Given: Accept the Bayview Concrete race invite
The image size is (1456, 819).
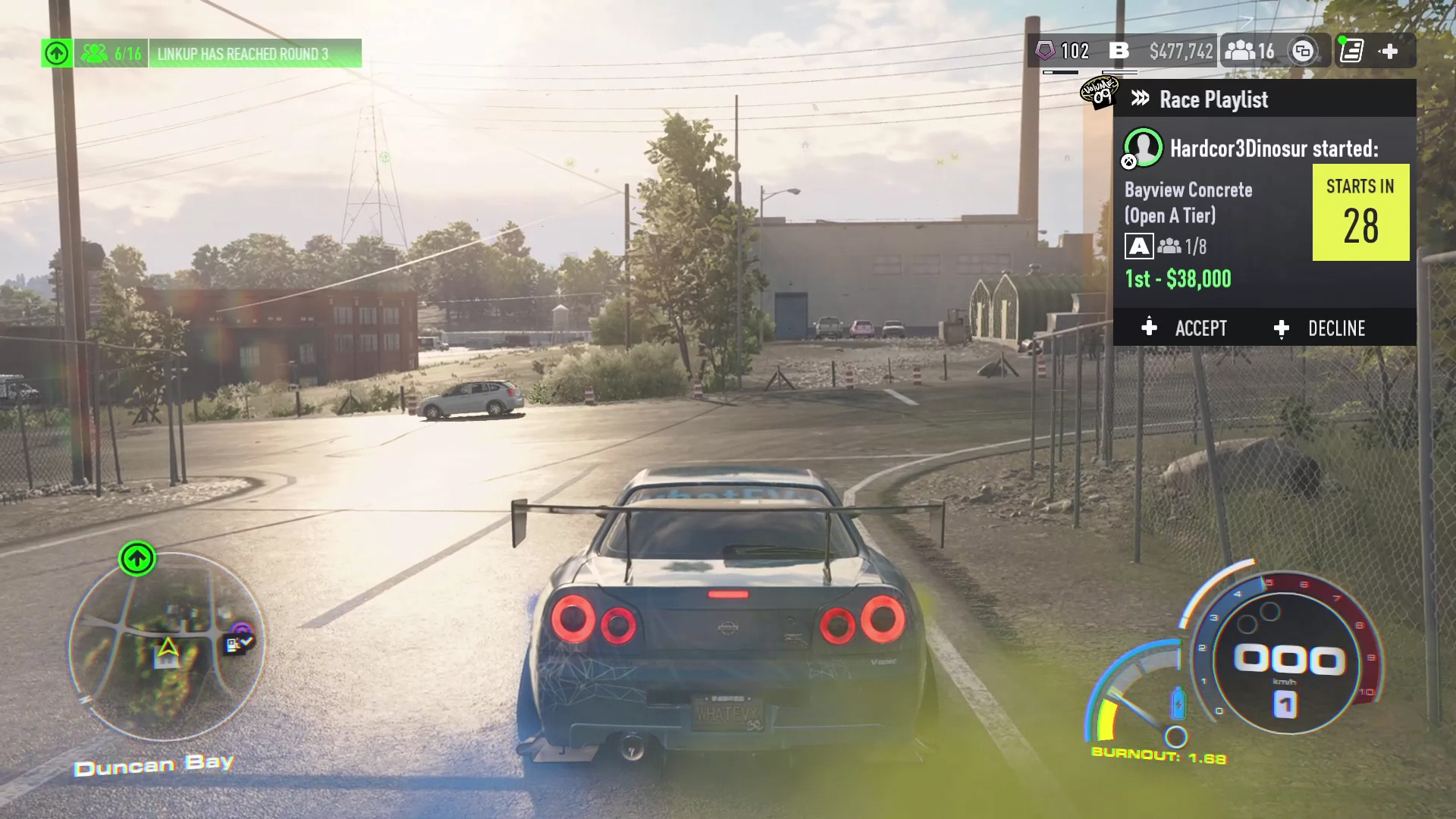Looking at the screenshot, I should [x=1185, y=328].
